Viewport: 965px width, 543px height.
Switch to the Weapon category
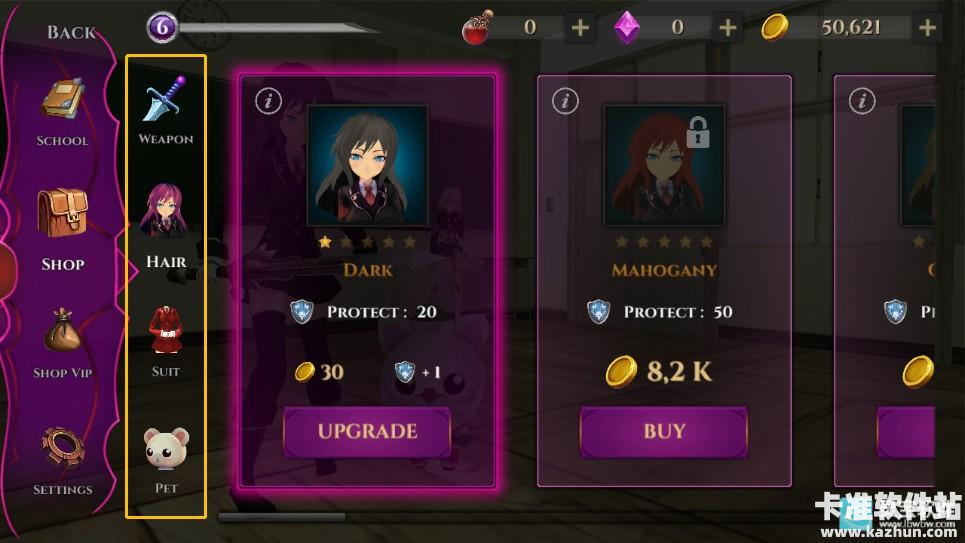click(166, 111)
